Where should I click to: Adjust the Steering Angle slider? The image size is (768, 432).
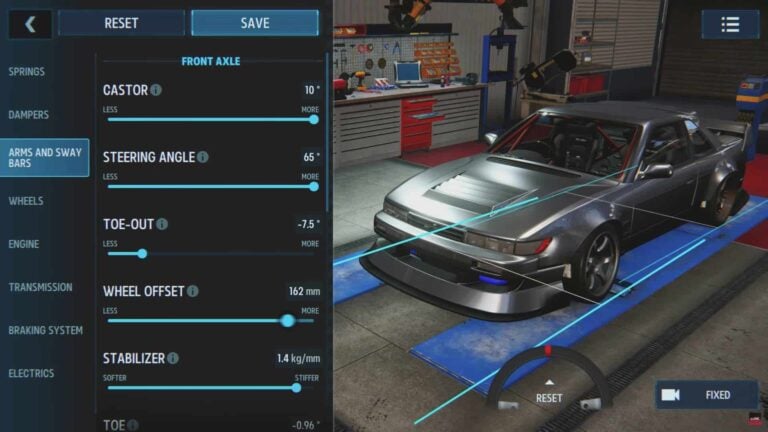pos(210,186)
